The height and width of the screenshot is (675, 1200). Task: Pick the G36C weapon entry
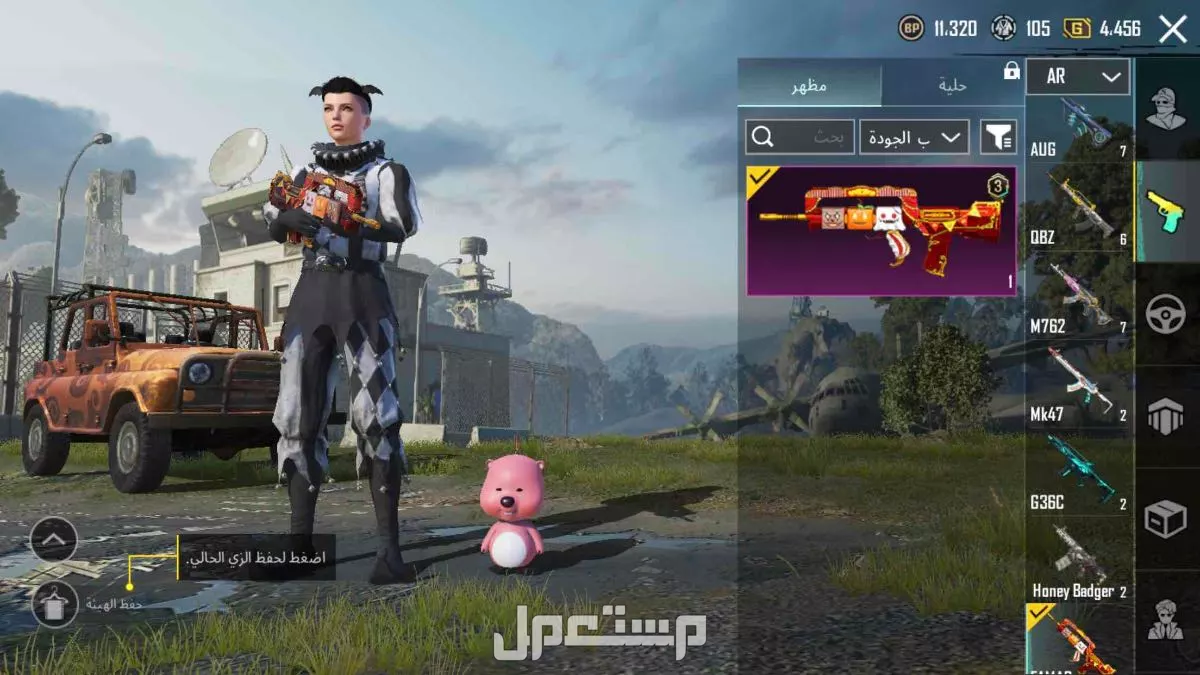click(1079, 472)
